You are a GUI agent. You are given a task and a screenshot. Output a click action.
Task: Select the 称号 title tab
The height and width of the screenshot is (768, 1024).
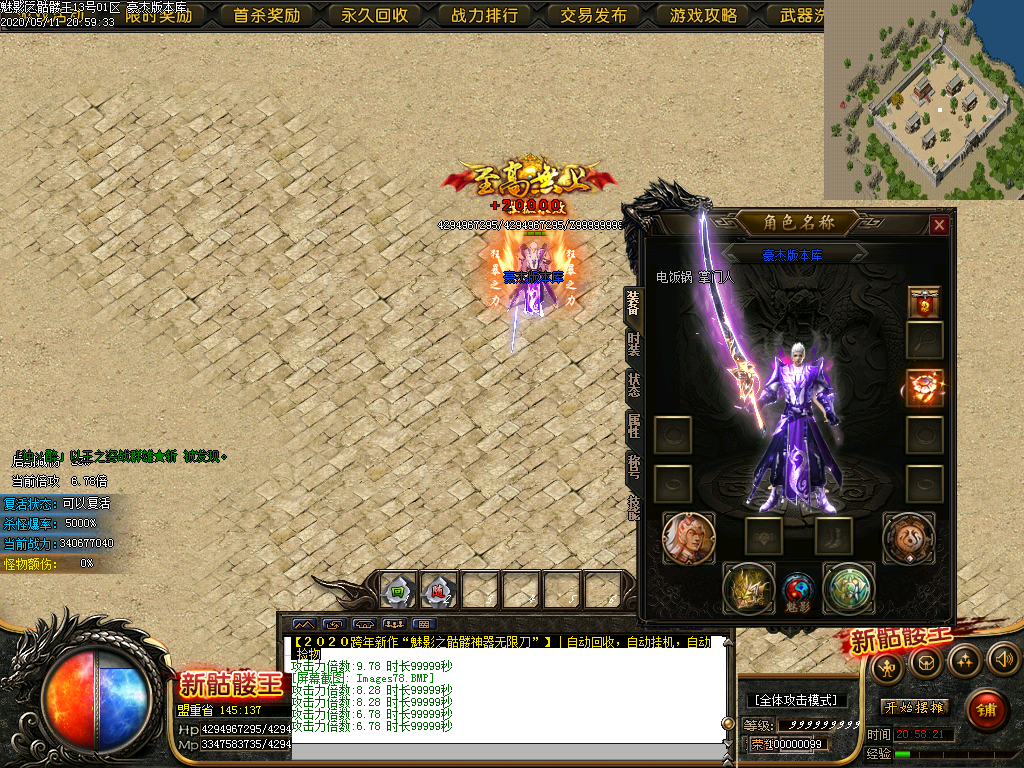(x=633, y=464)
